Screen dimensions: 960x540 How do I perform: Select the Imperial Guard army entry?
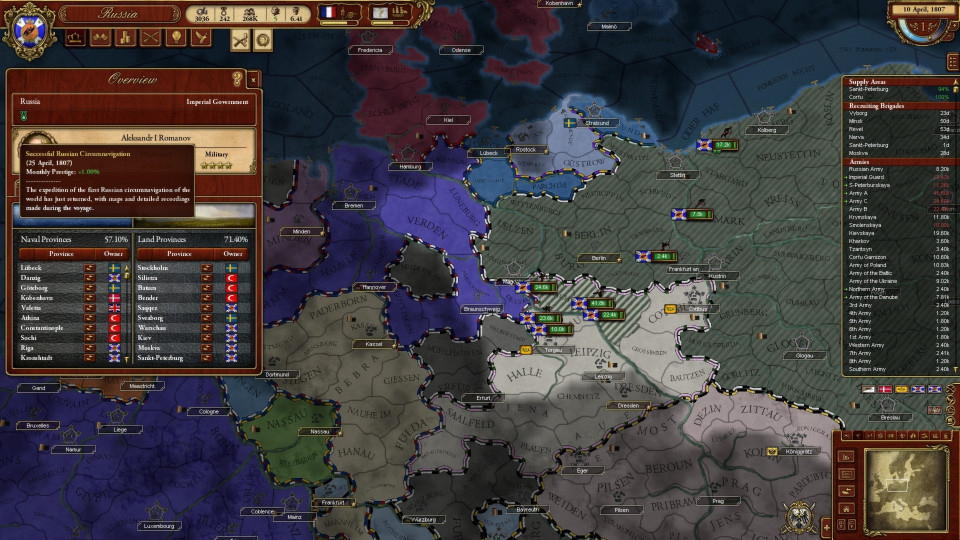point(868,178)
